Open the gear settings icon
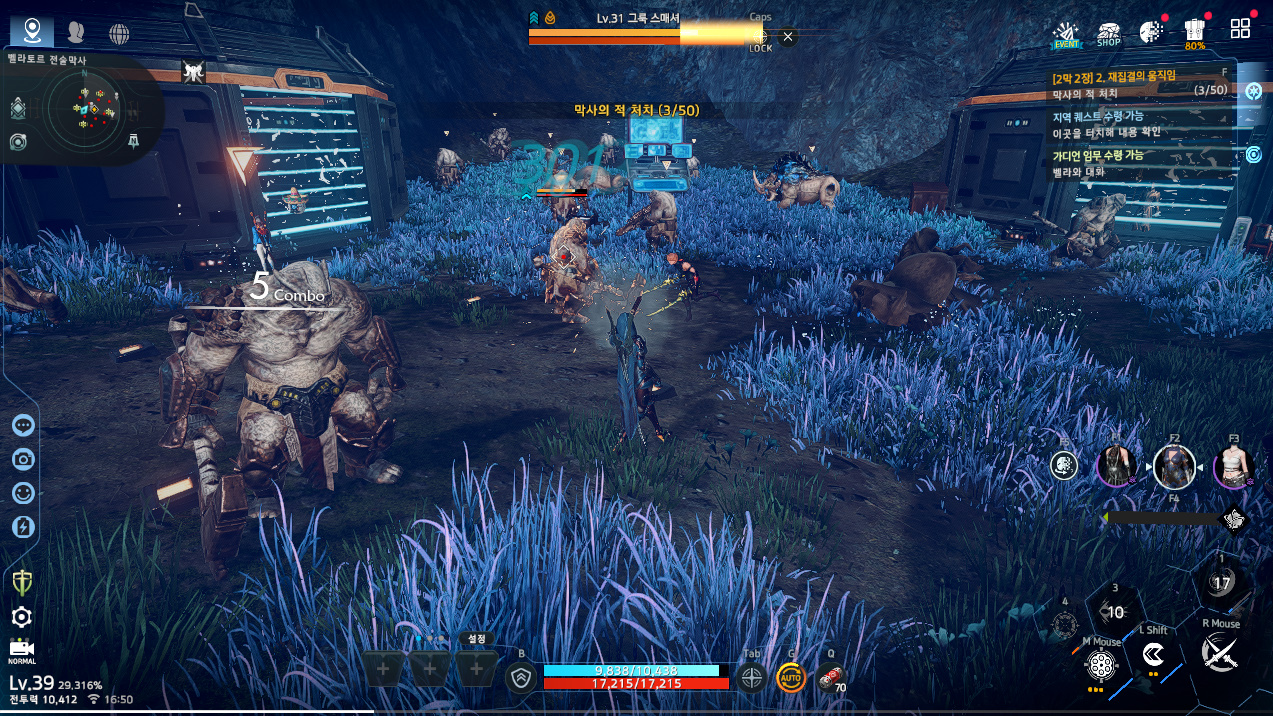1273x716 pixels. 21,617
